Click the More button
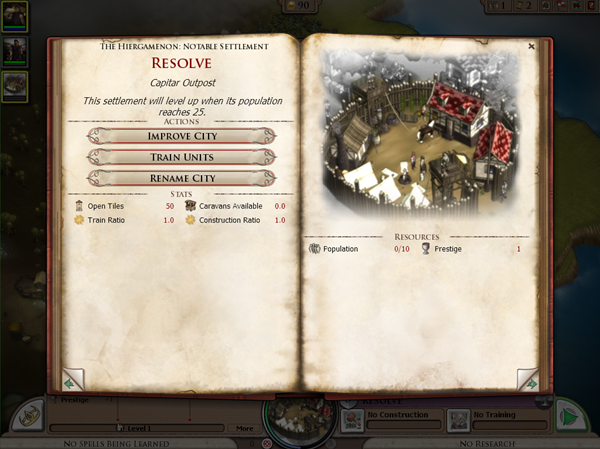 pyautogui.click(x=245, y=428)
